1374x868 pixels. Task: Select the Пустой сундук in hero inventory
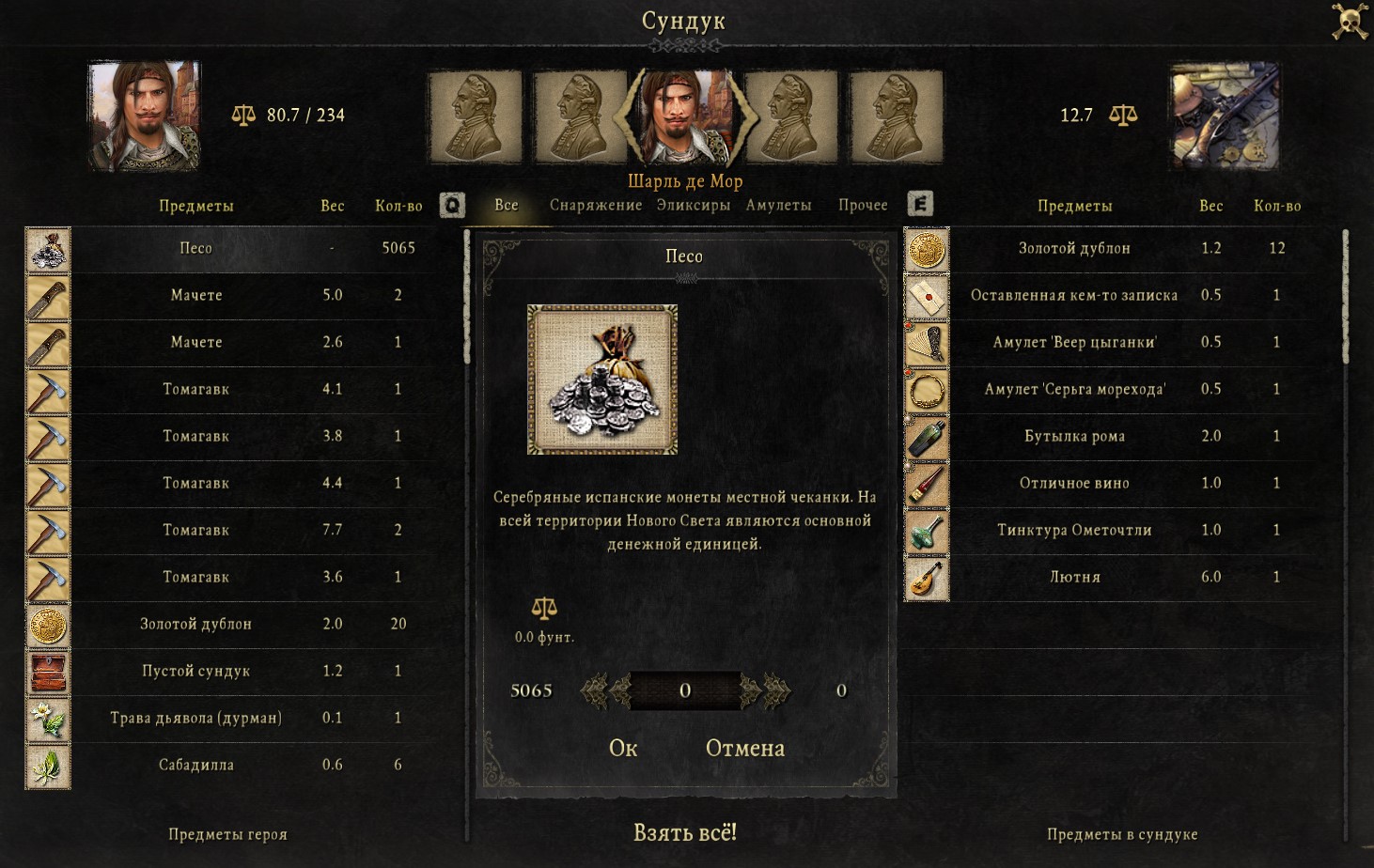195,671
